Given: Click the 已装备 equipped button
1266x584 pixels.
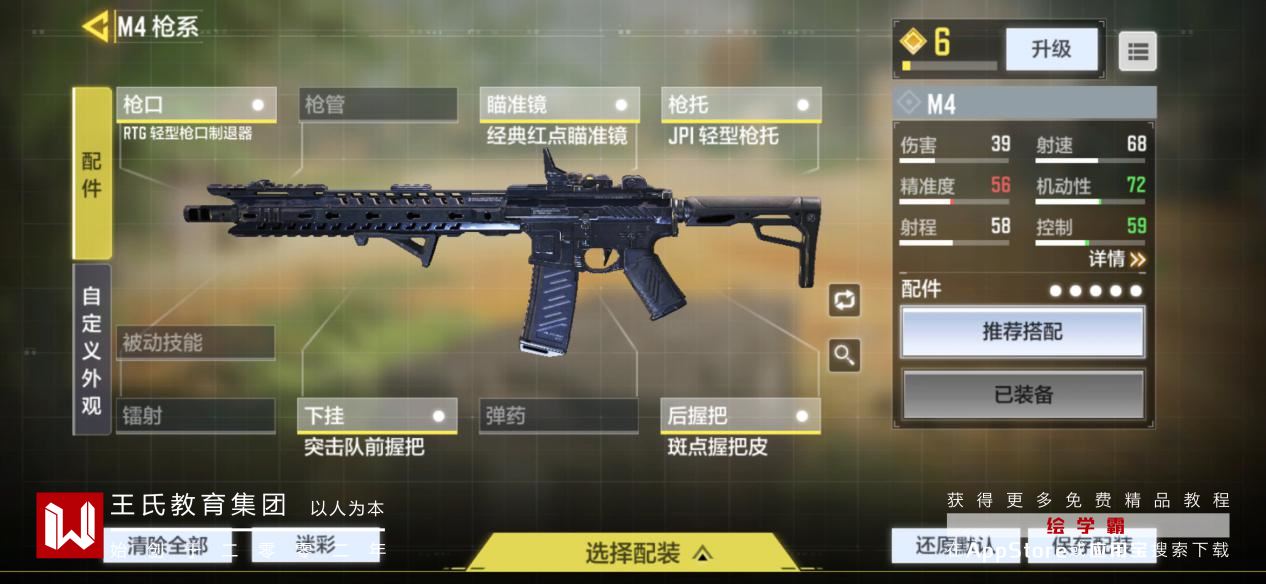Looking at the screenshot, I should pyautogui.click(x=1023, y=395).
